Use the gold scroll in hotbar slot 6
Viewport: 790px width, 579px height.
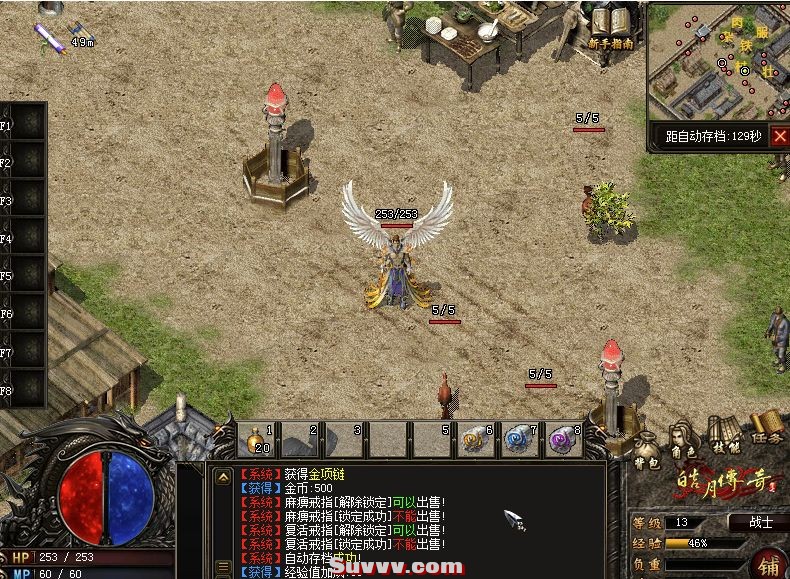(476, 440)
